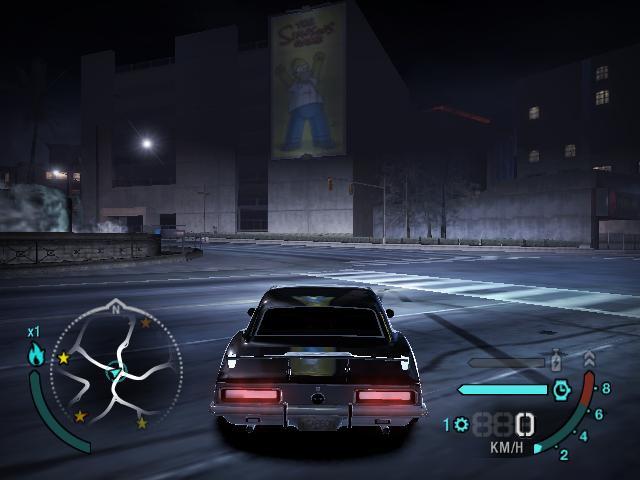The width and height of the screenshot is (640, 480).
Task: Activate the nitrous bottle icon
Action: click(557, 361)
